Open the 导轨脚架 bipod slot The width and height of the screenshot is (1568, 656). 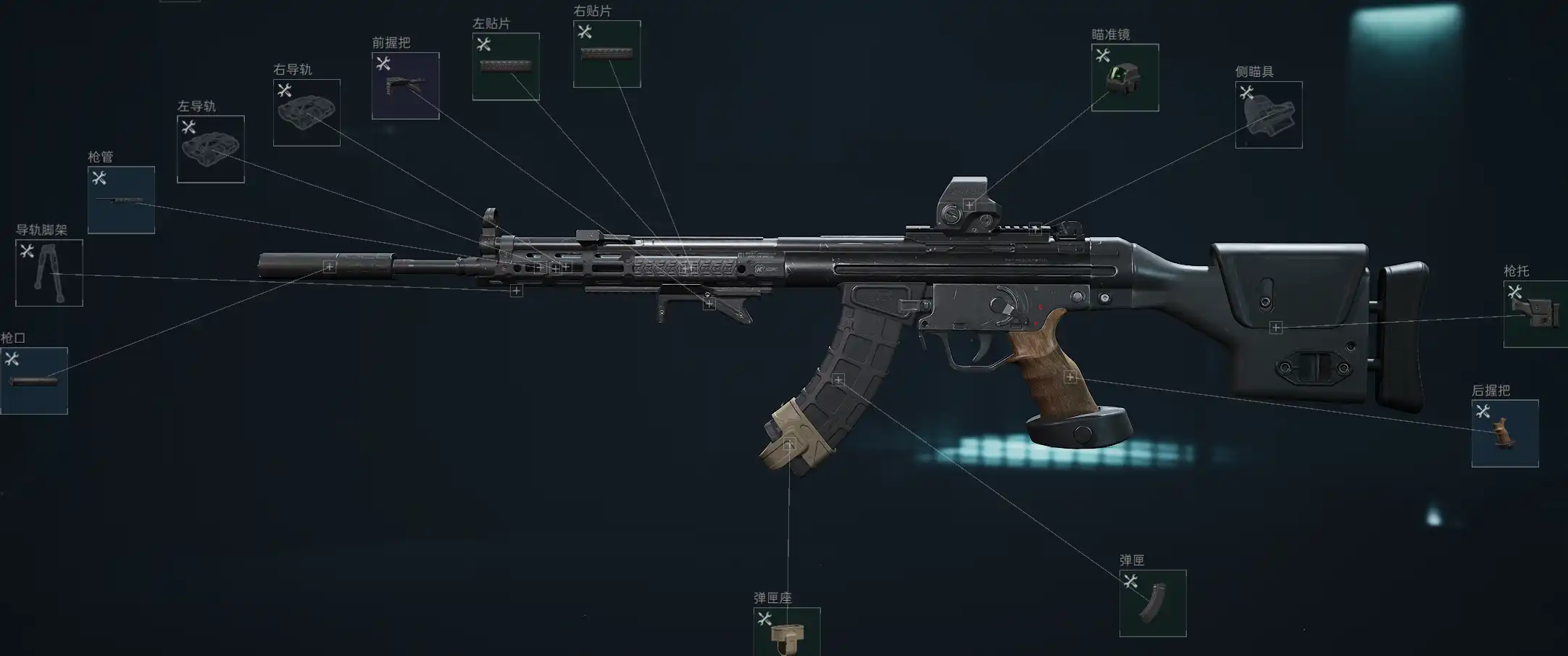click(49, 273)
